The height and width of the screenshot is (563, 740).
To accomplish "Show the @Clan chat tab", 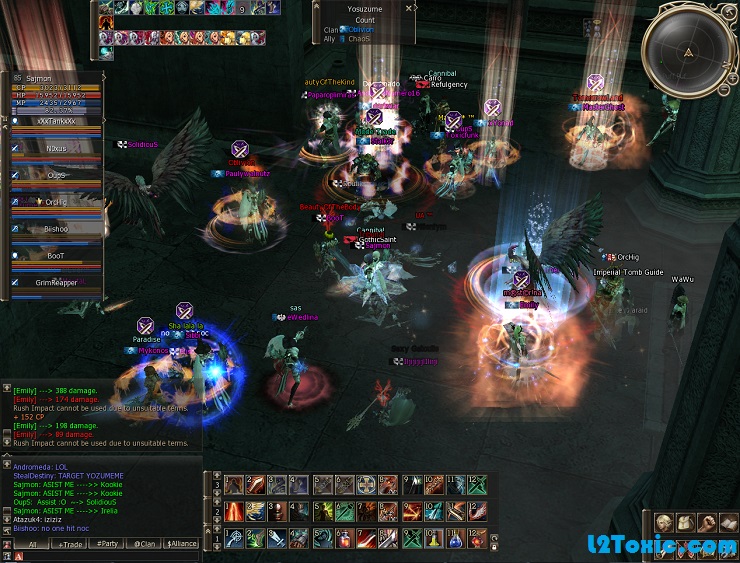I will point(143,544).
